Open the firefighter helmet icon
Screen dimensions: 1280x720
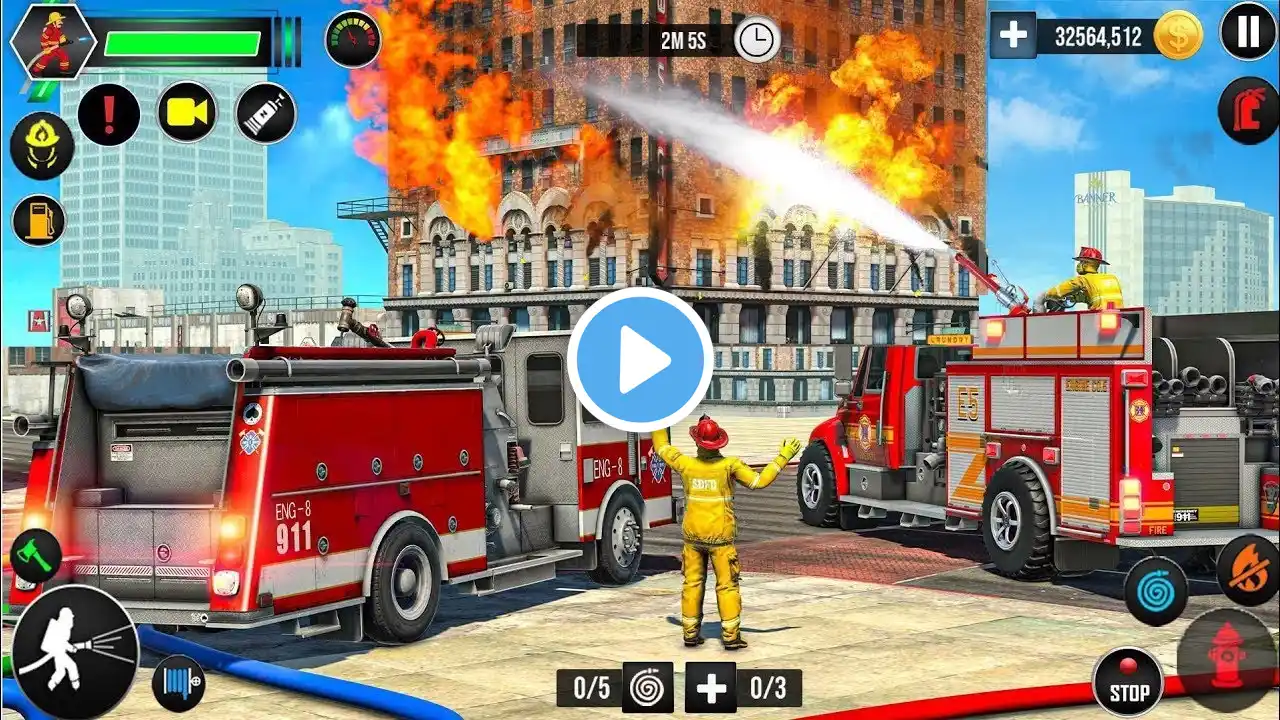[41, 145]
